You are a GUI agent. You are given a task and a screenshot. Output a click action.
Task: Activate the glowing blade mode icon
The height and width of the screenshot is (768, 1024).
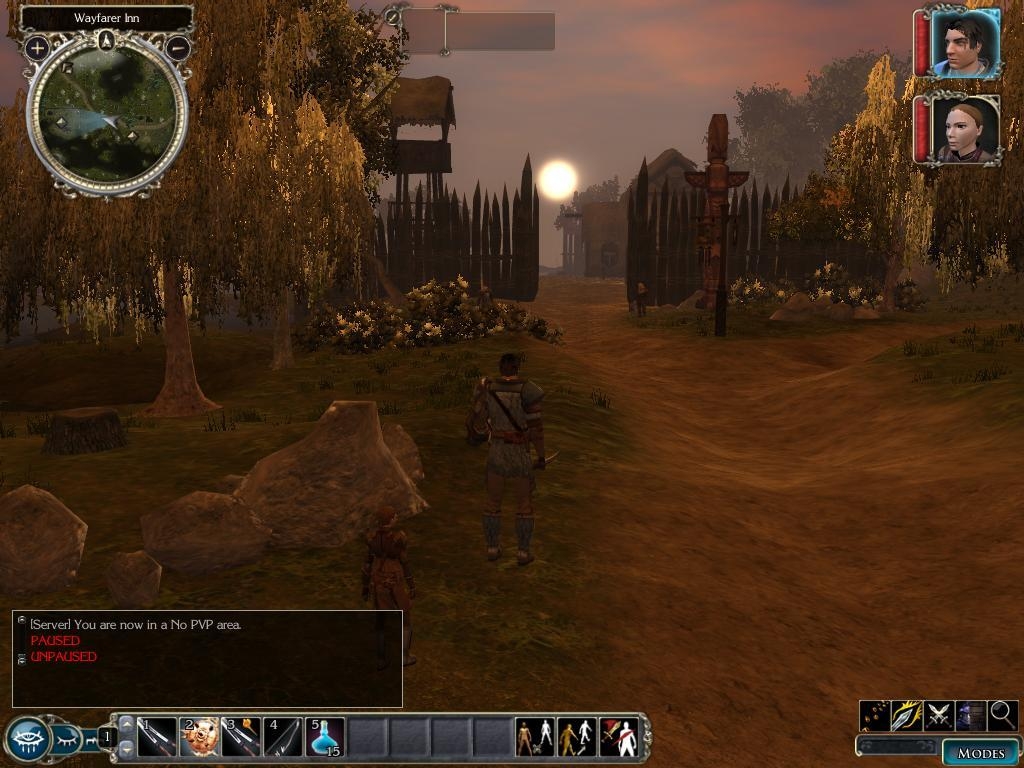click(907, 715)
